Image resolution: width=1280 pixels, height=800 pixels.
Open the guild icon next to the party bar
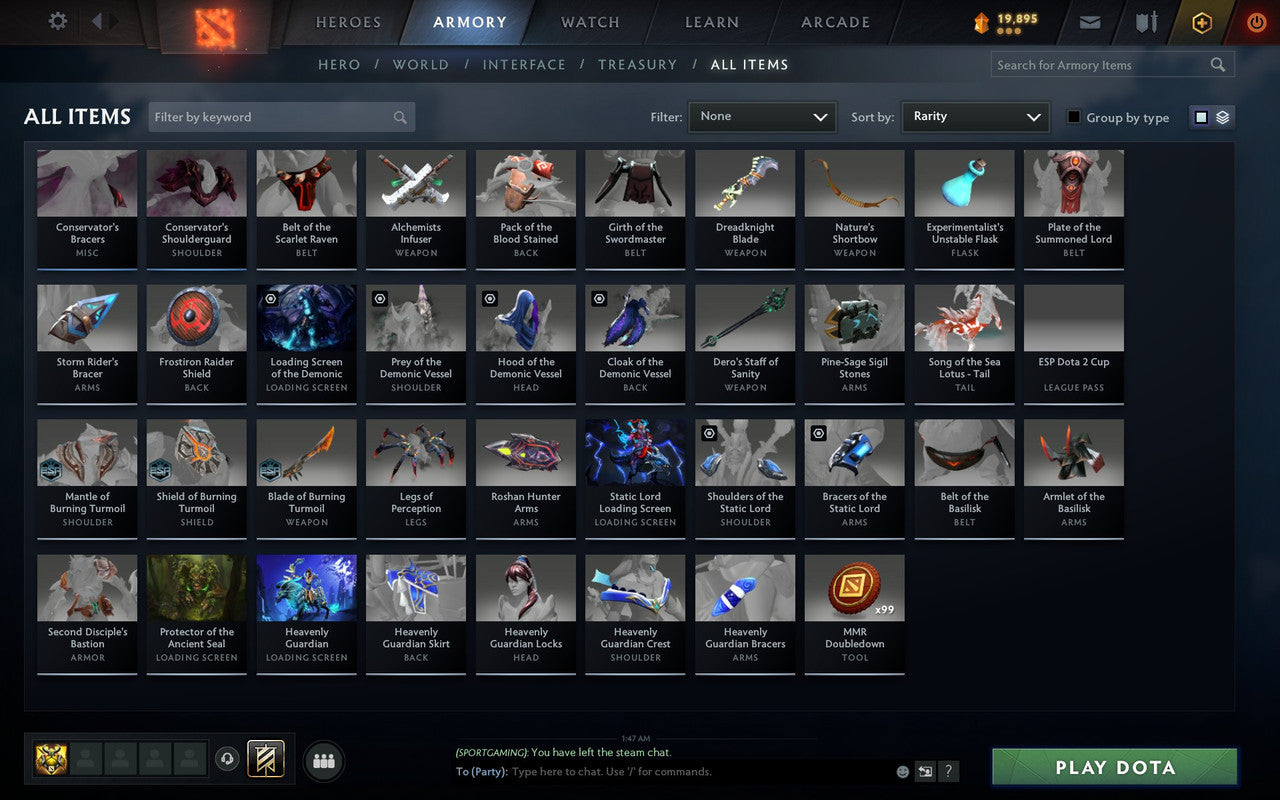click(x=266, y=758)
